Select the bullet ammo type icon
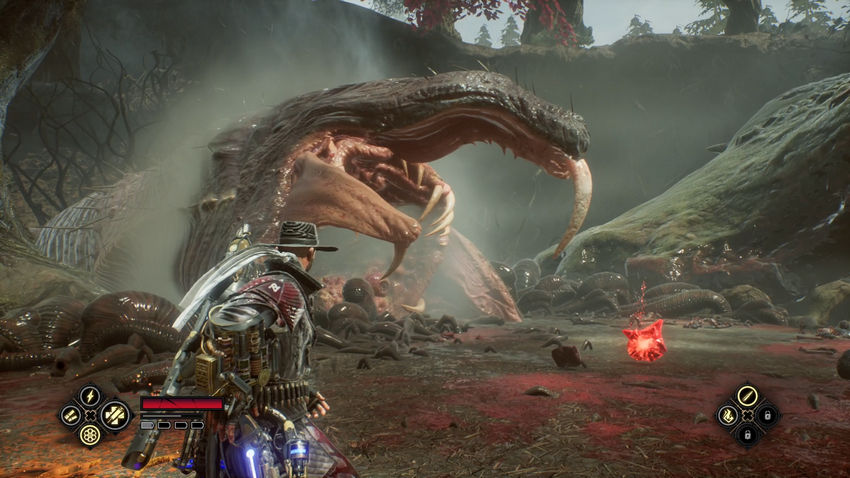The image size is (850, 478). pos(747,396)
